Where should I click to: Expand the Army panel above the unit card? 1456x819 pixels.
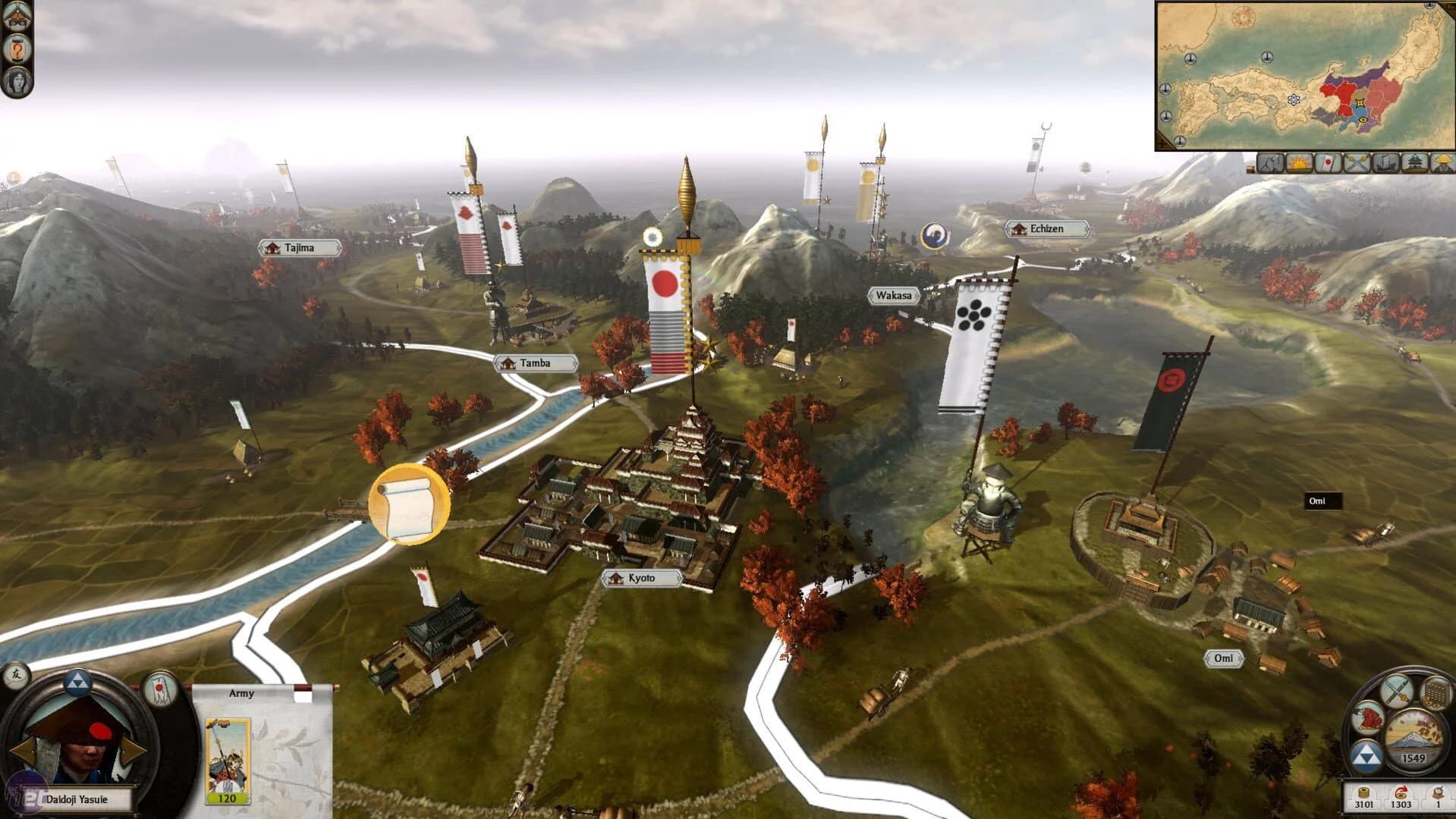241,693
